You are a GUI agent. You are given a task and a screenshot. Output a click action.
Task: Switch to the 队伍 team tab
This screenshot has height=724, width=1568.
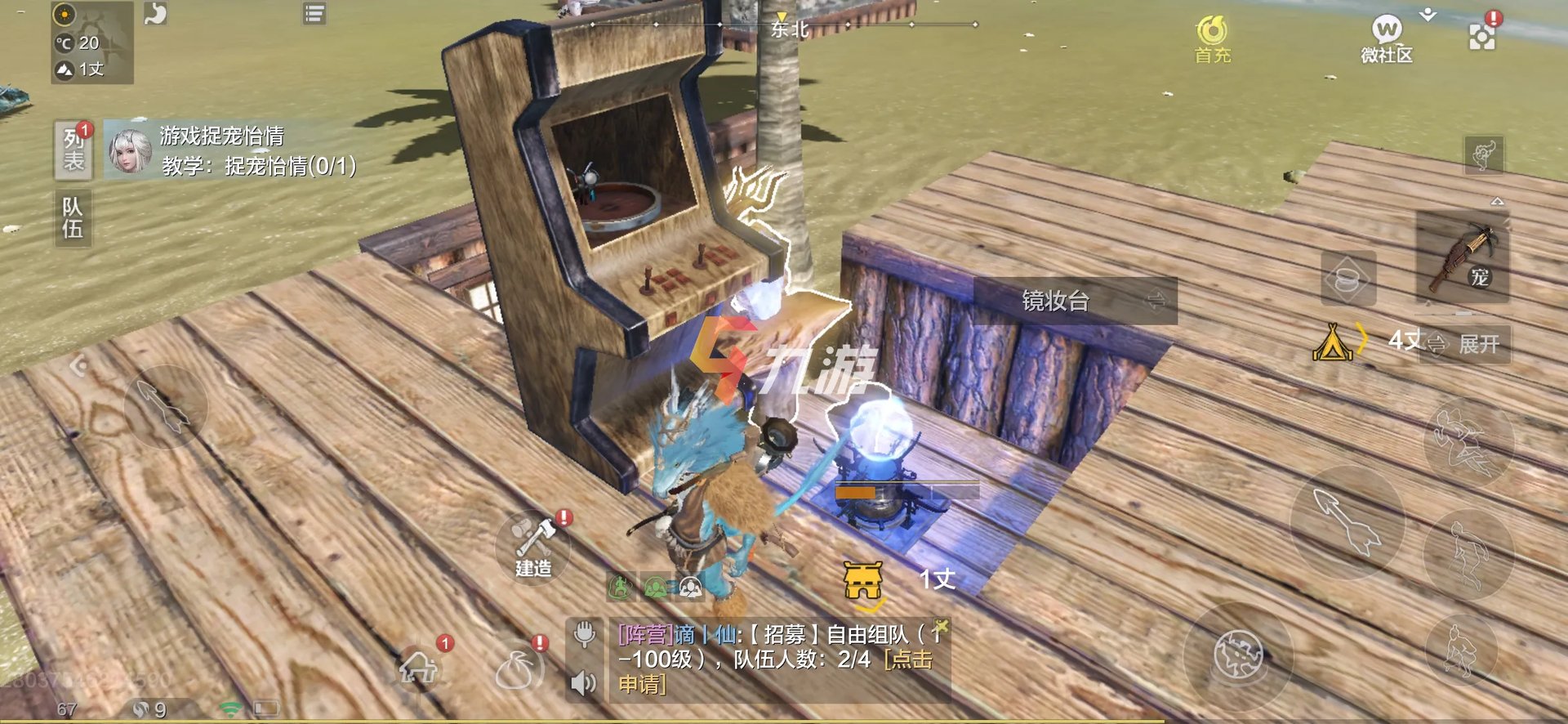pos(73,218)
